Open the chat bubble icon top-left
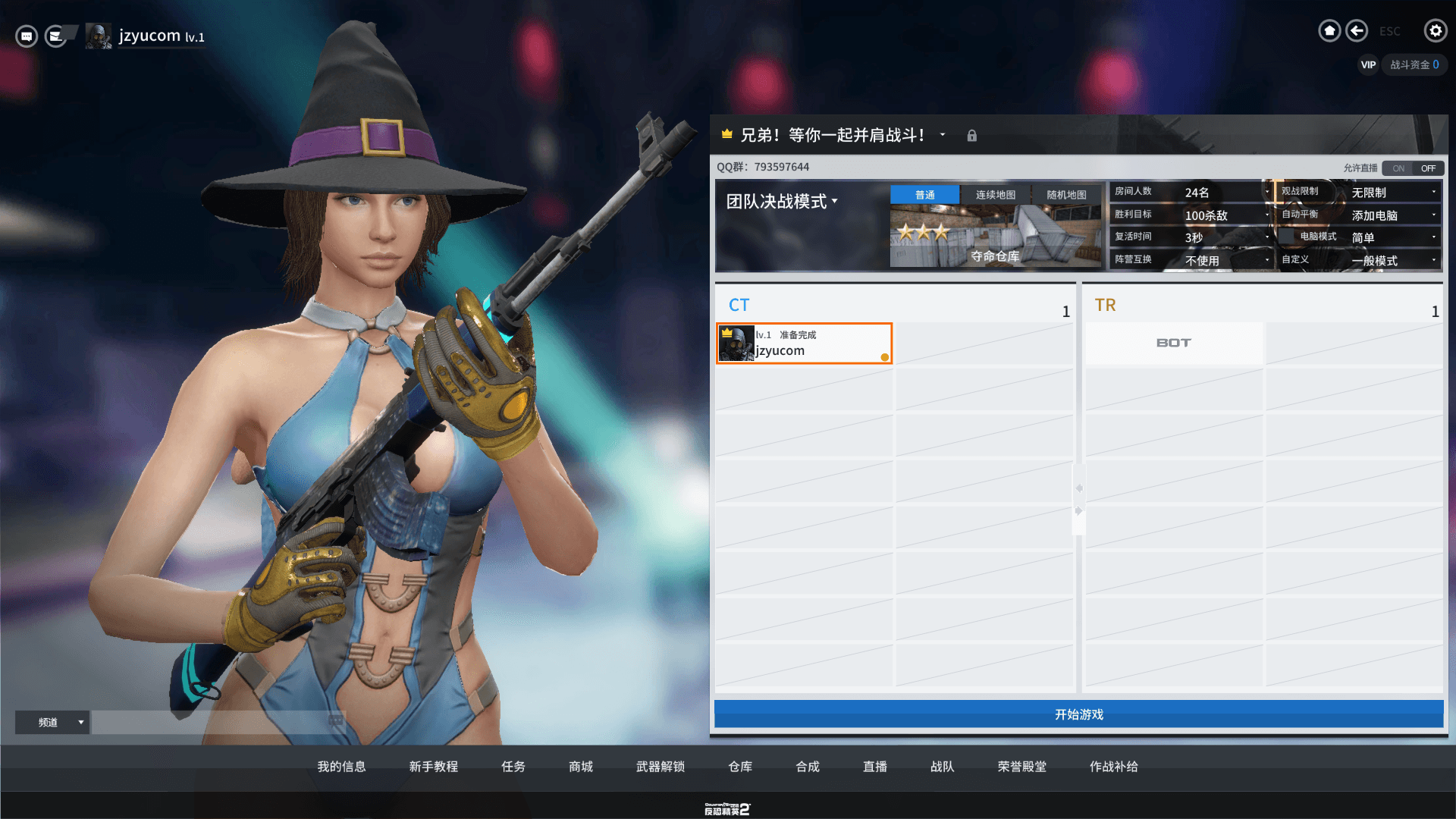The width and height of the screenshot is (1456, 819). (x=26, y=35)
